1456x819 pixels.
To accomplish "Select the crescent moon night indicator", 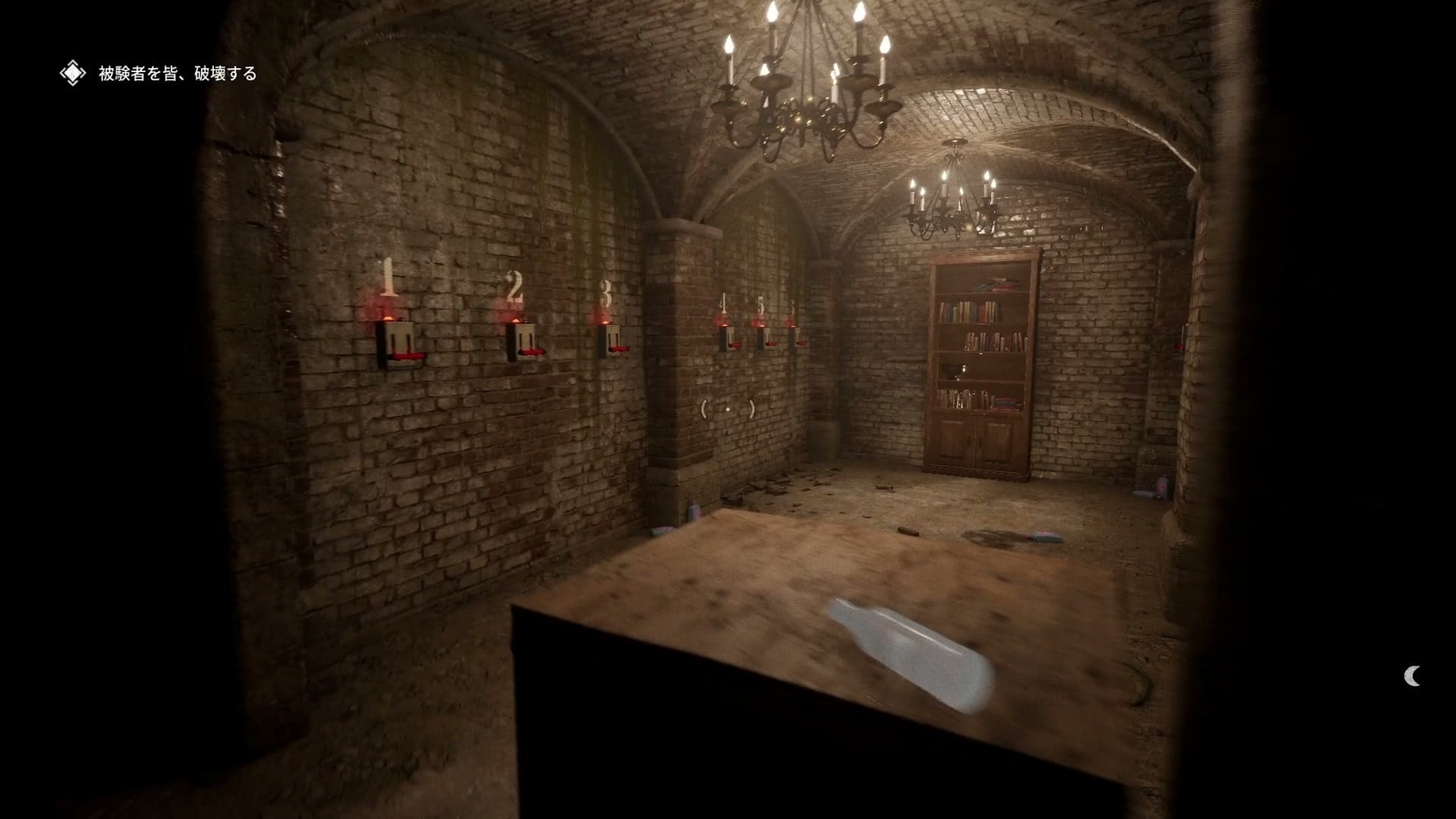I will [1411, 677].
